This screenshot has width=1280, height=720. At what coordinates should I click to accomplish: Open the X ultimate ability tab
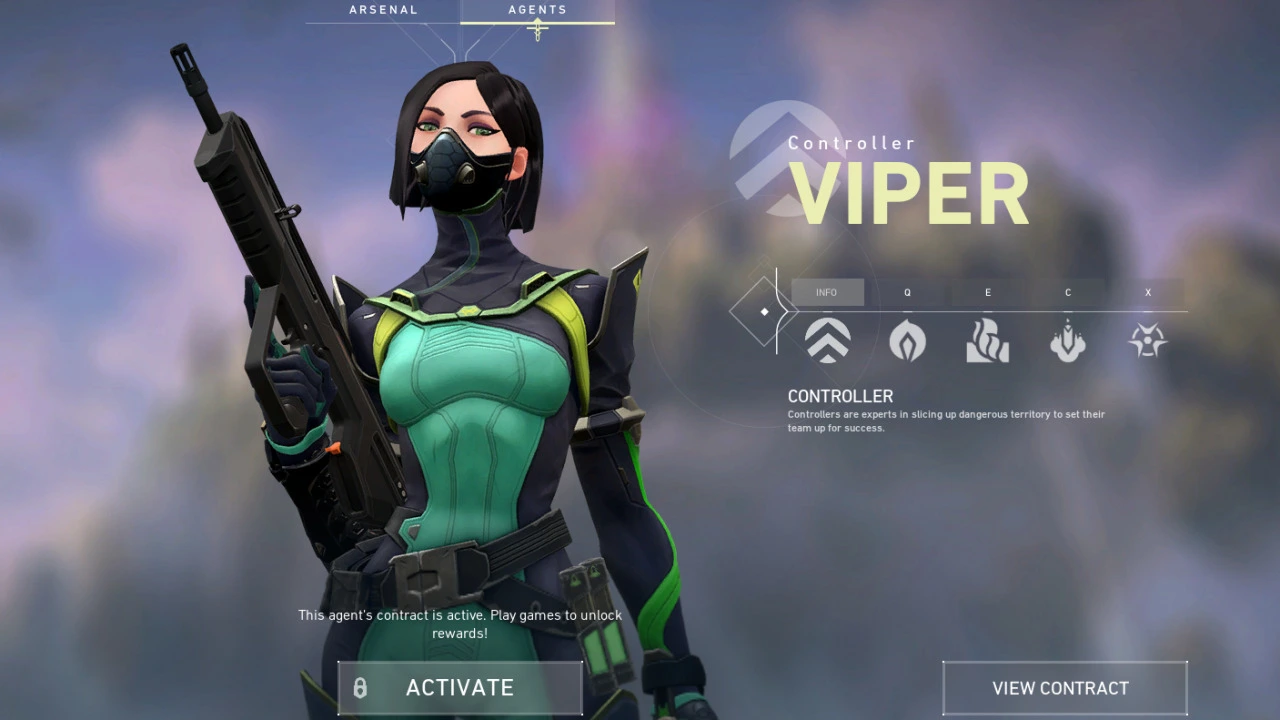[1148, 292]
